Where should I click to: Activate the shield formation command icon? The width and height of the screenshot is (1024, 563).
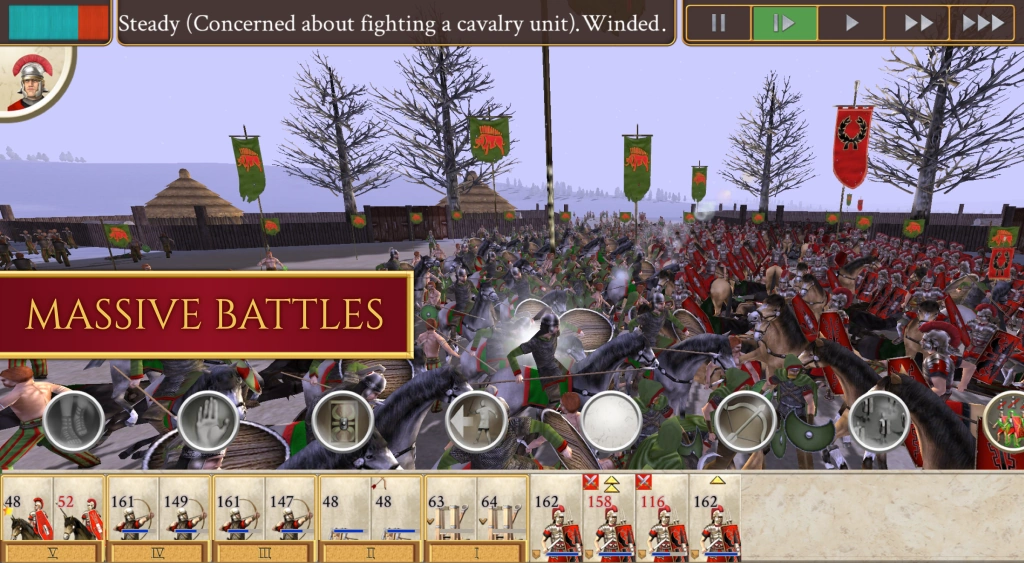click(x=342, y=421)
